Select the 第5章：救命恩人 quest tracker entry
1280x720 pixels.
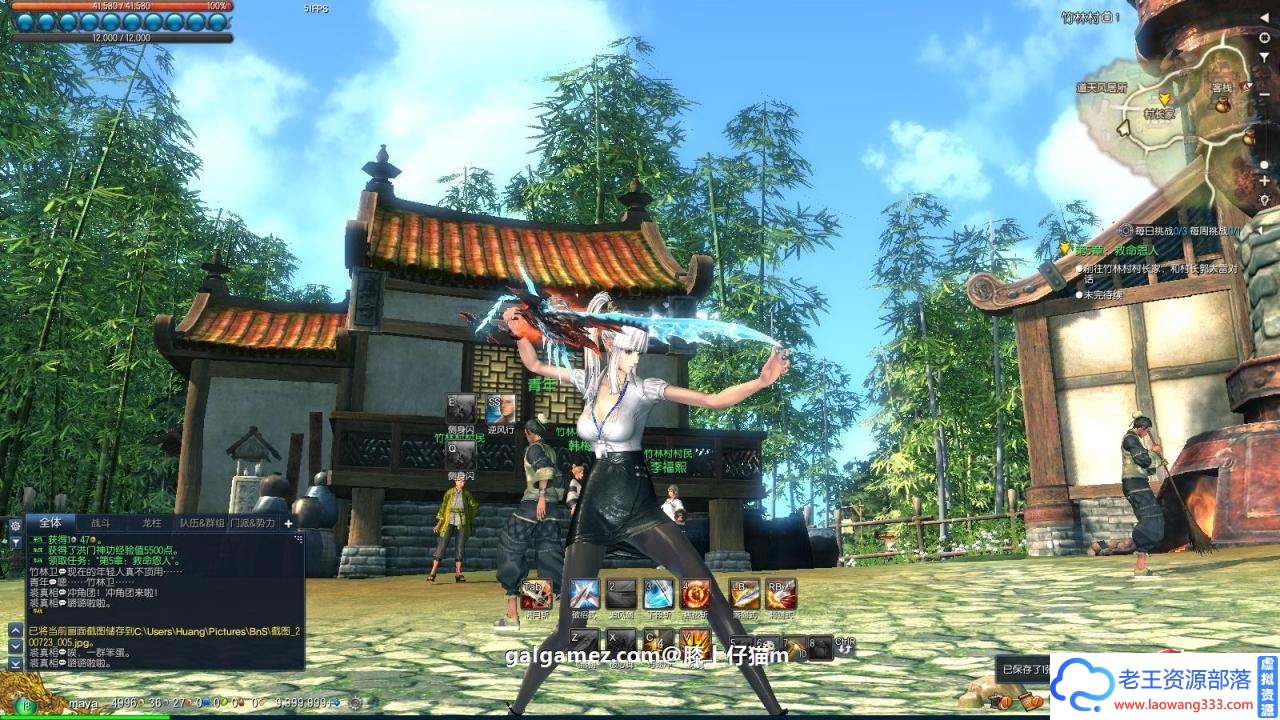pyautogui.click(x=1115, y=249)
